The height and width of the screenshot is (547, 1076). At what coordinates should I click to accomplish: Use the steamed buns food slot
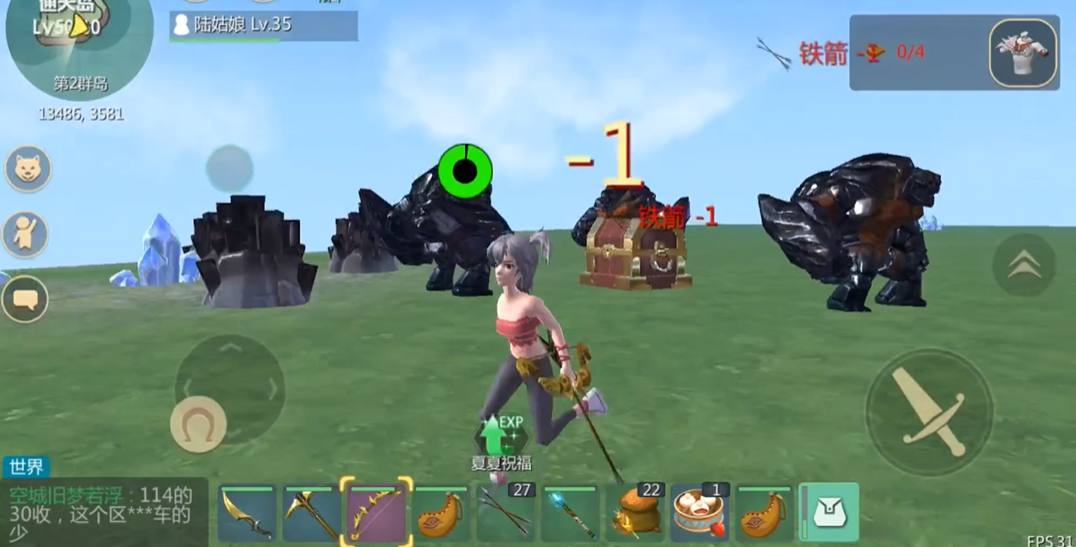[x=700, y=514]
